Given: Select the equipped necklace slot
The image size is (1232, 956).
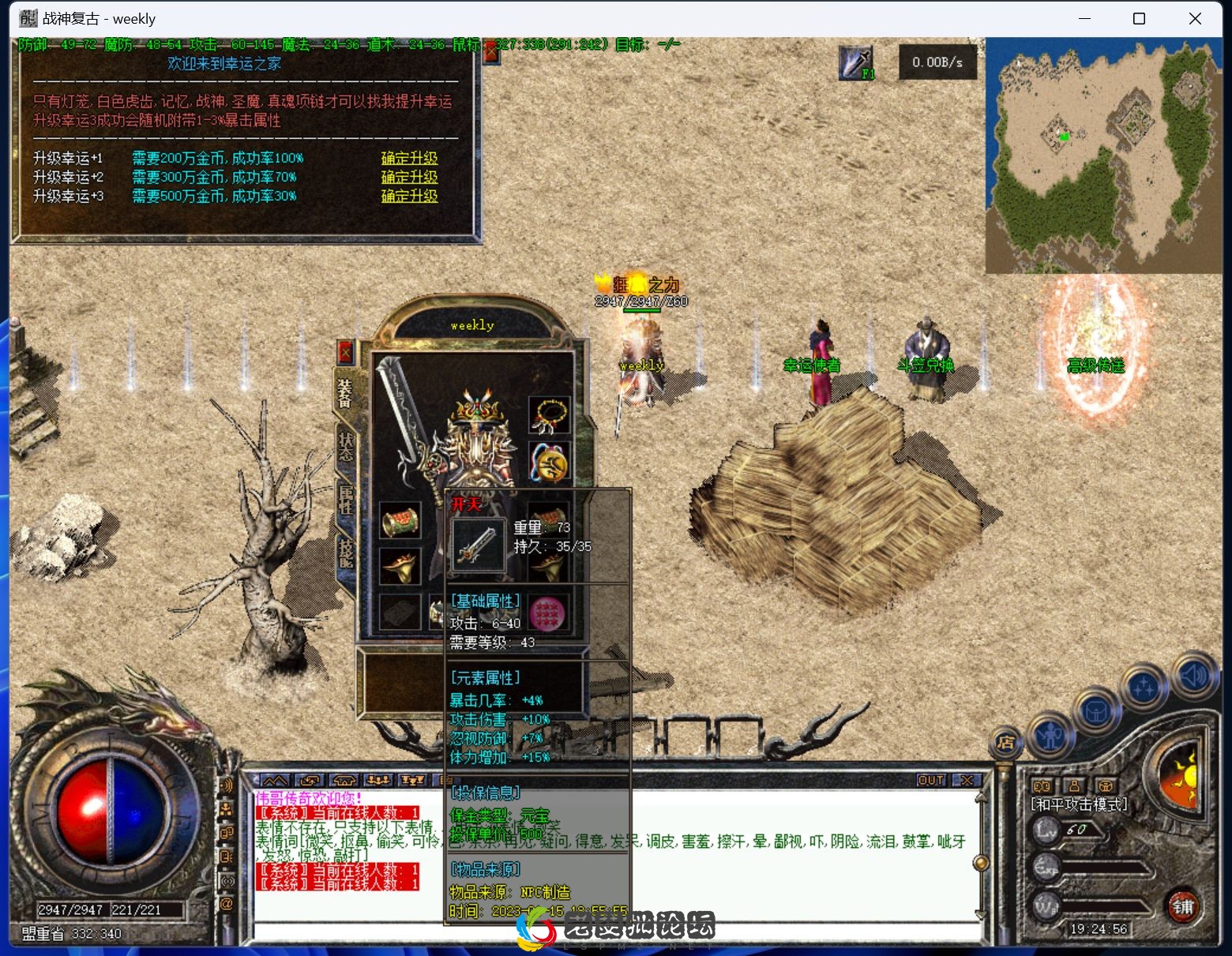Looking at the screenshot, I should pyautogui.click(x=549, y=416).
